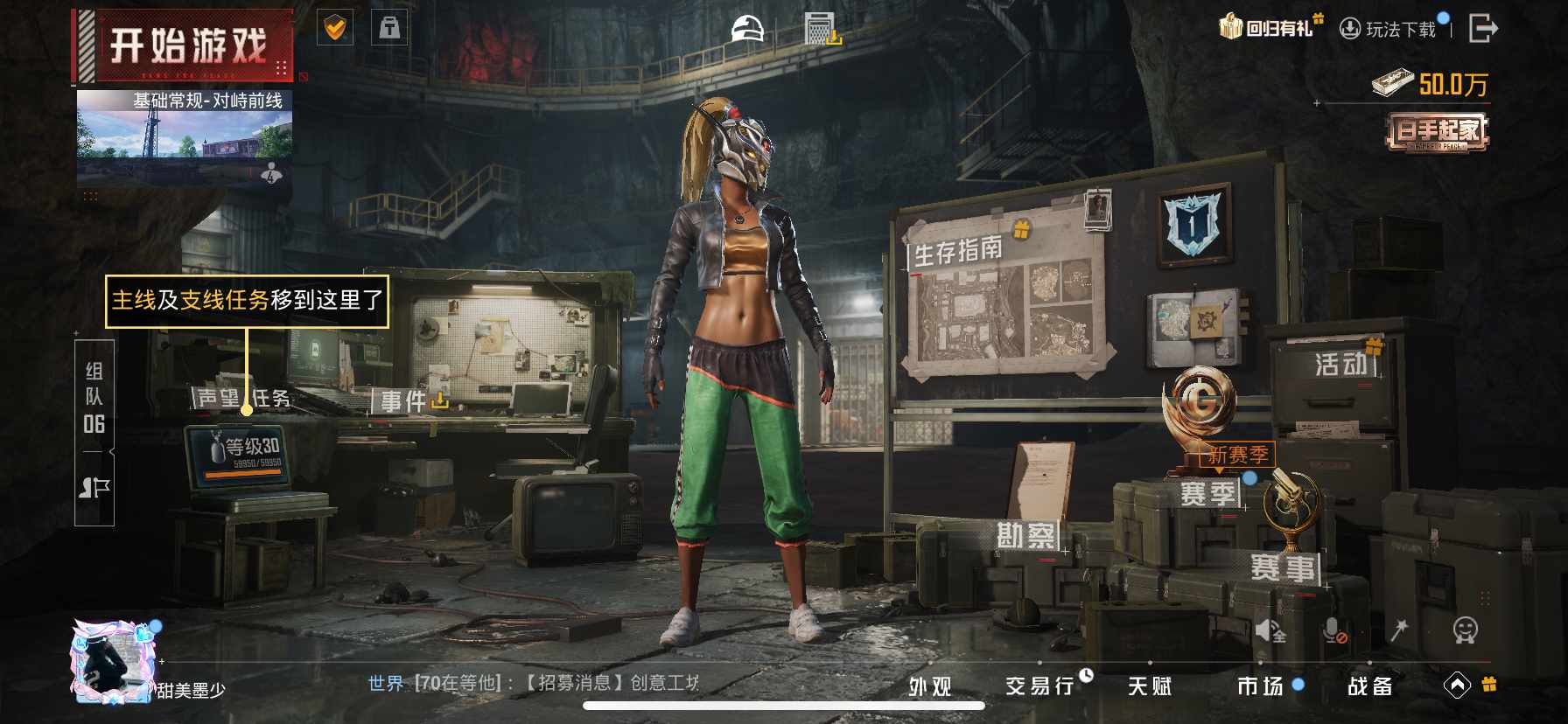Open 玩法下载 mode download
The height and width of the screenshot is (724, 1568).
tap(1391, 30)
